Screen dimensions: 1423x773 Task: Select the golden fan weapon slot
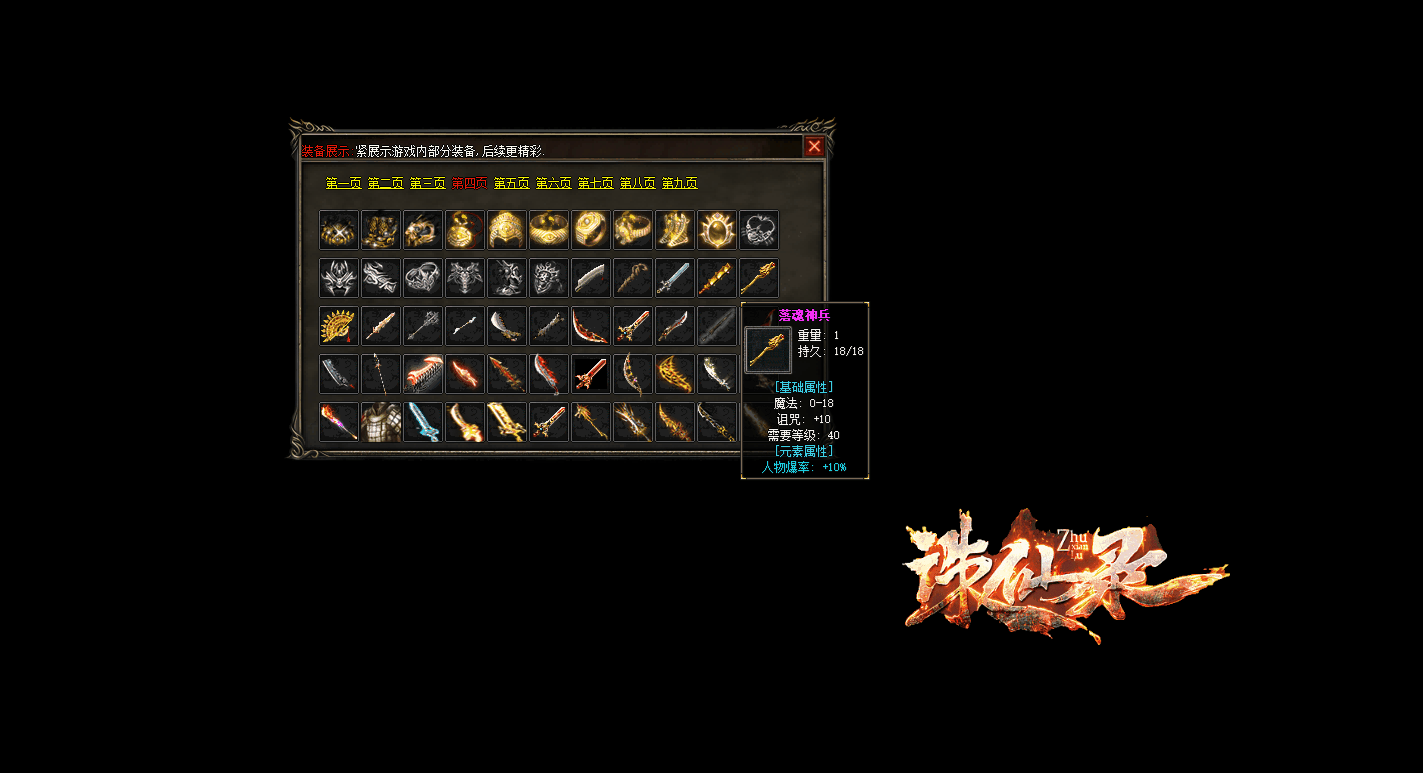tap(339, 326)
